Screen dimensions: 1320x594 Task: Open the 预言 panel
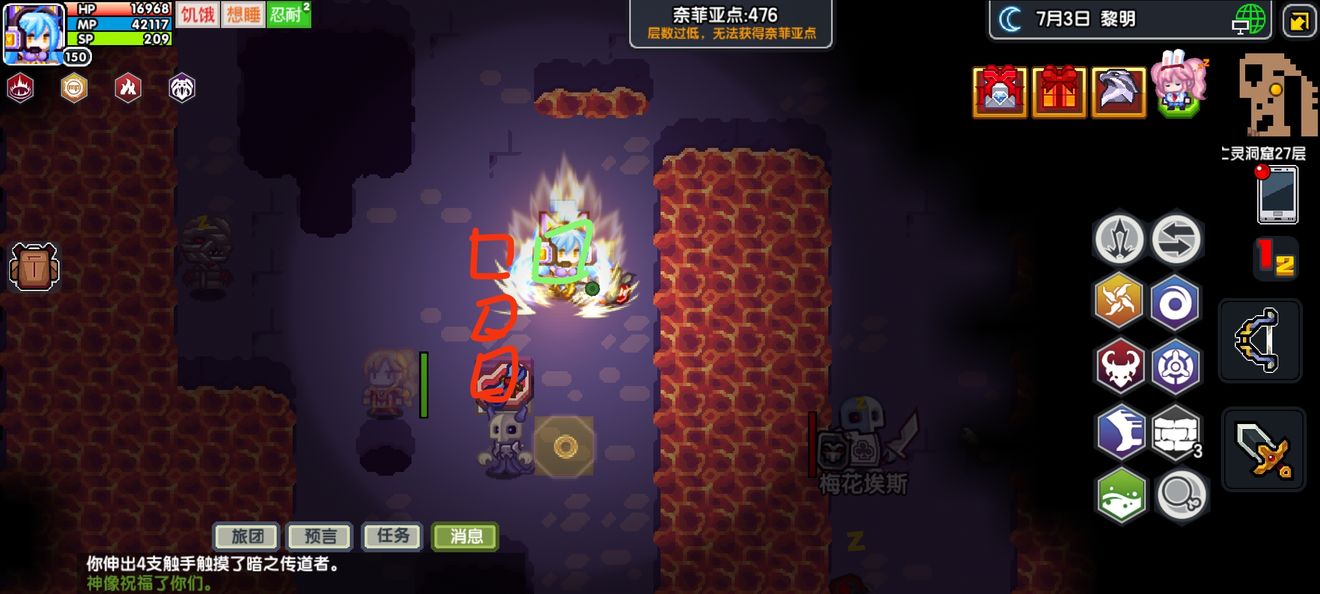pyautogui.click(x=320, y=536)
